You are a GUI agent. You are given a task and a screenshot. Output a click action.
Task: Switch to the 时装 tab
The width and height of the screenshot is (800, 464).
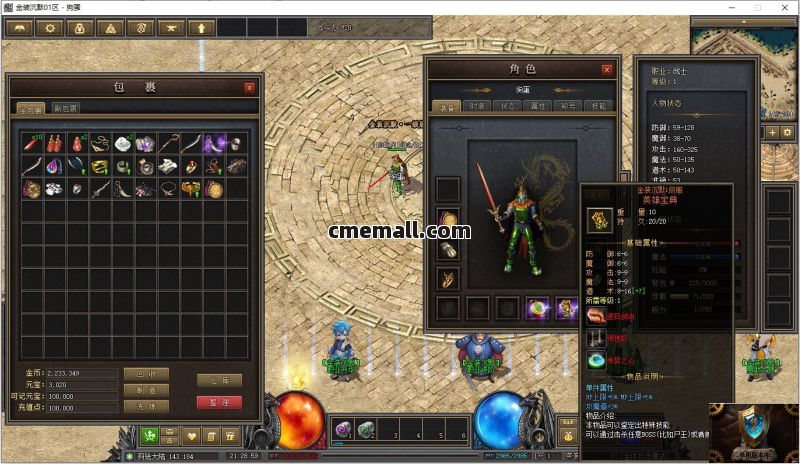(477, 106)
